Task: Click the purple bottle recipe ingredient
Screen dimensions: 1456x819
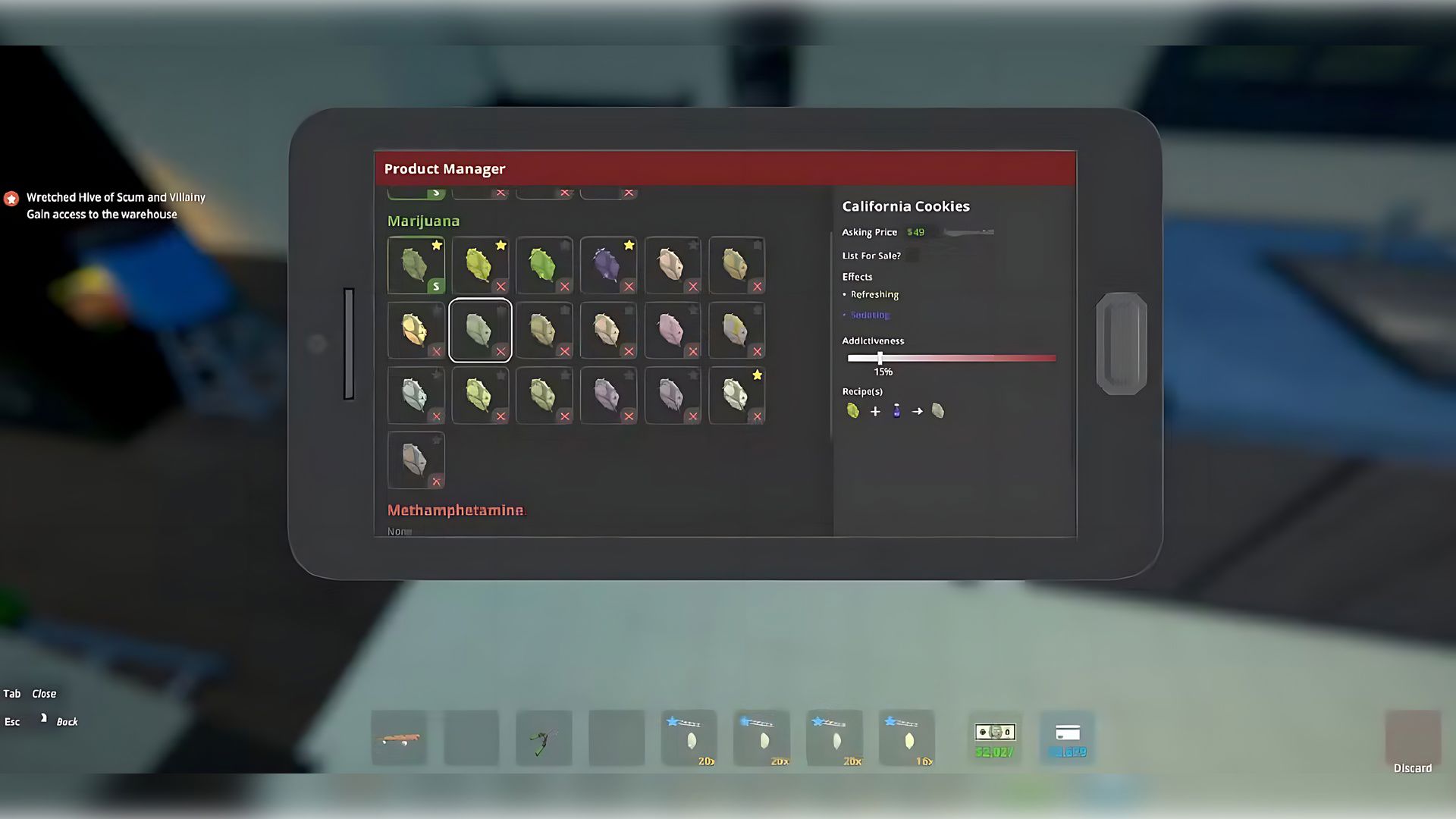Action: click(896, 411)
